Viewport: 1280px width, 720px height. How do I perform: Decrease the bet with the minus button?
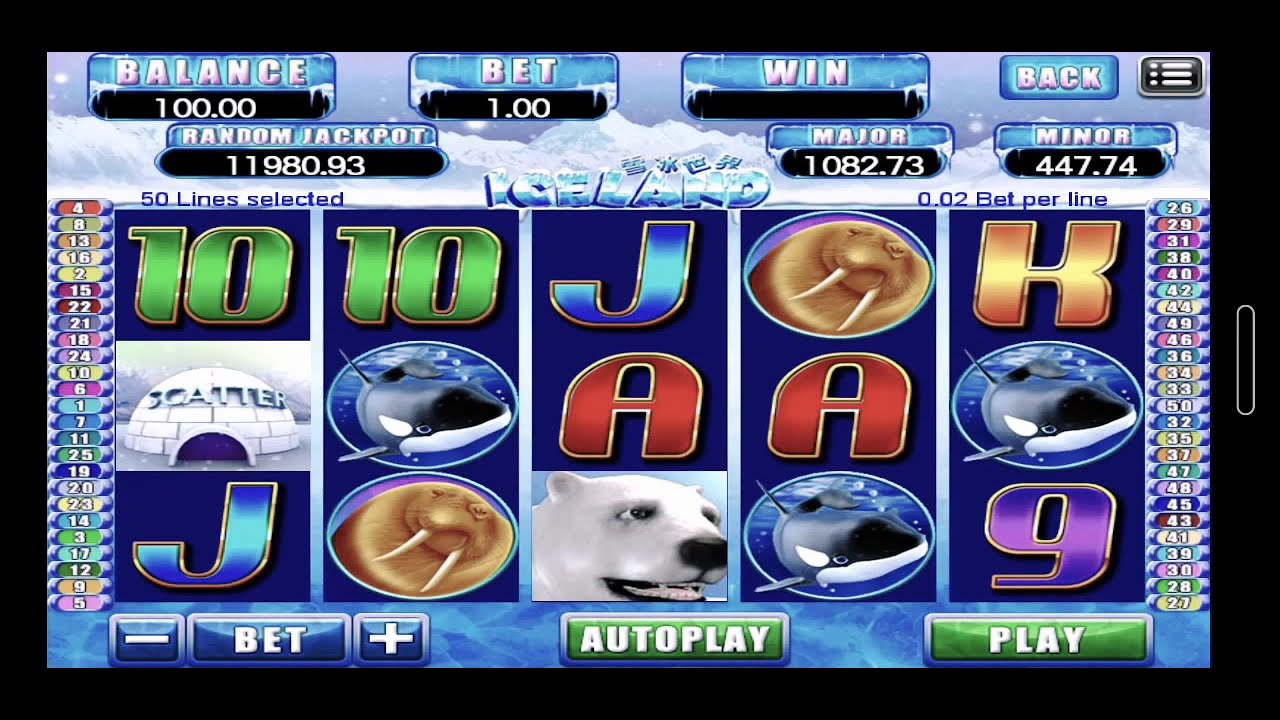[146, 640]
